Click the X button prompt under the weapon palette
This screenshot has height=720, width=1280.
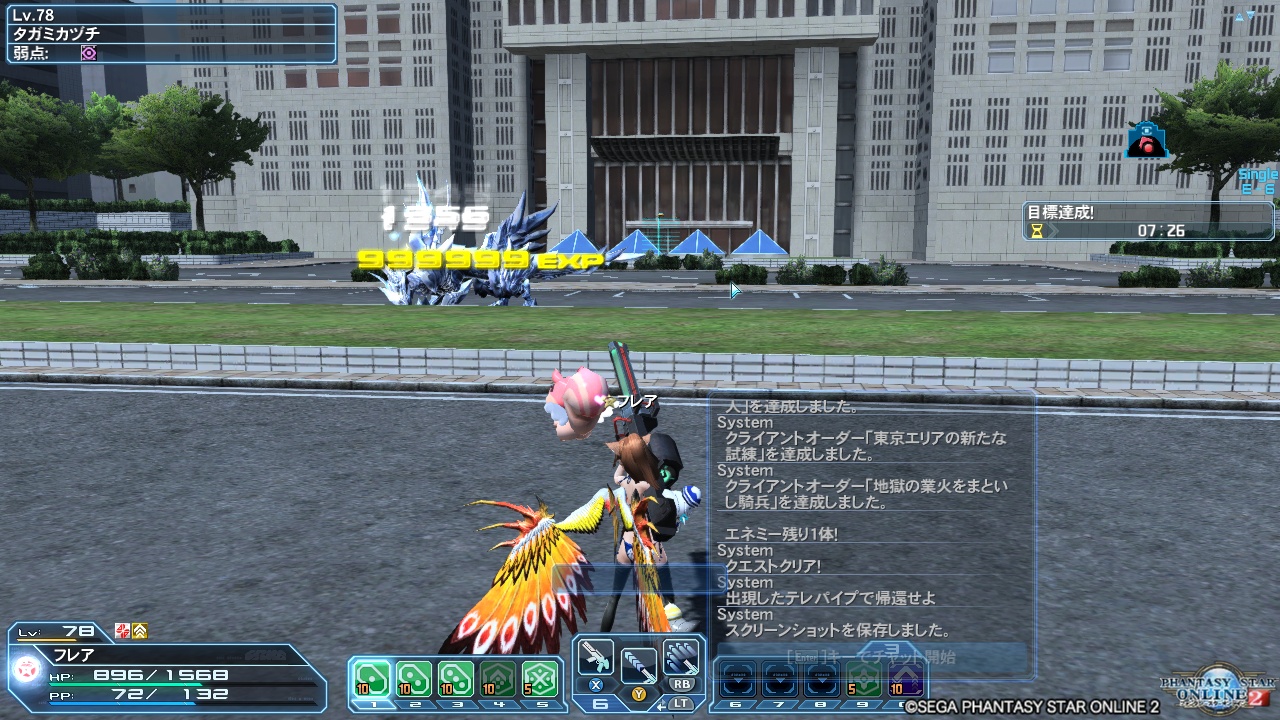click(596, 684)
